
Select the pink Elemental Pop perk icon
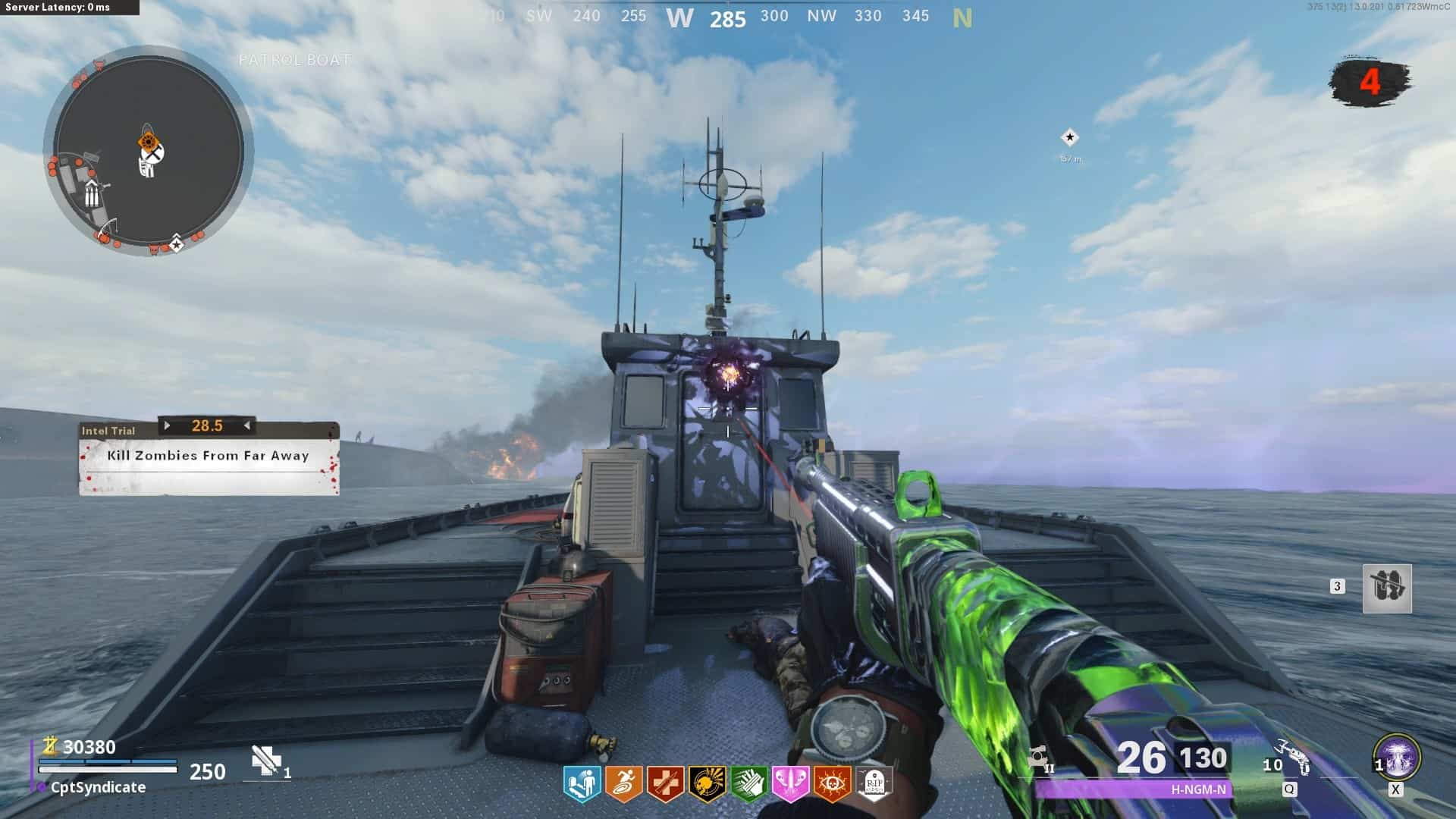tap(790, 784)
